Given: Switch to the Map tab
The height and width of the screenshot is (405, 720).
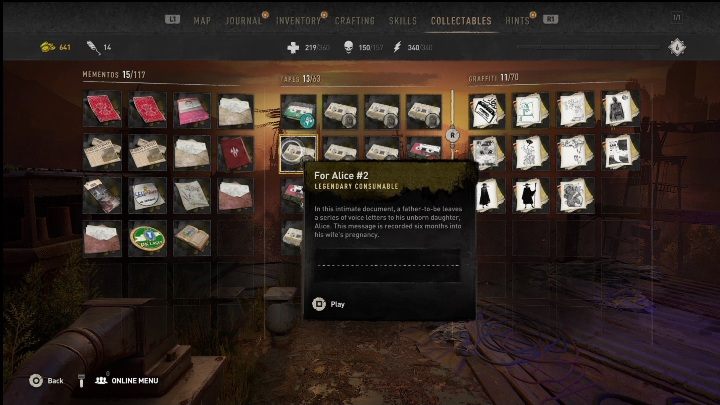Looking at the screenshot, I should click(x=202, y=20).
